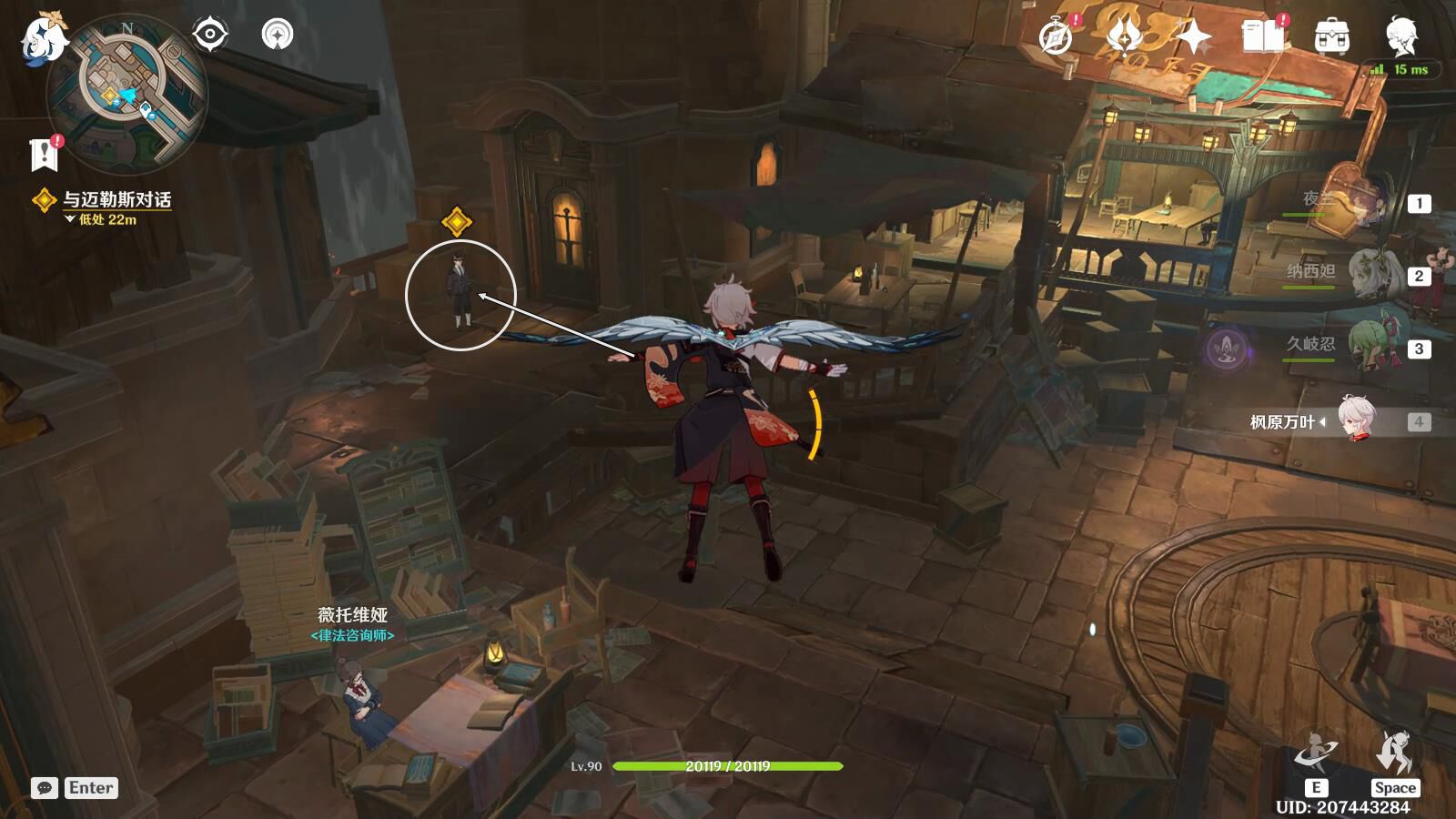
Task: Open the character screen icon
Action: point(1400,37)
